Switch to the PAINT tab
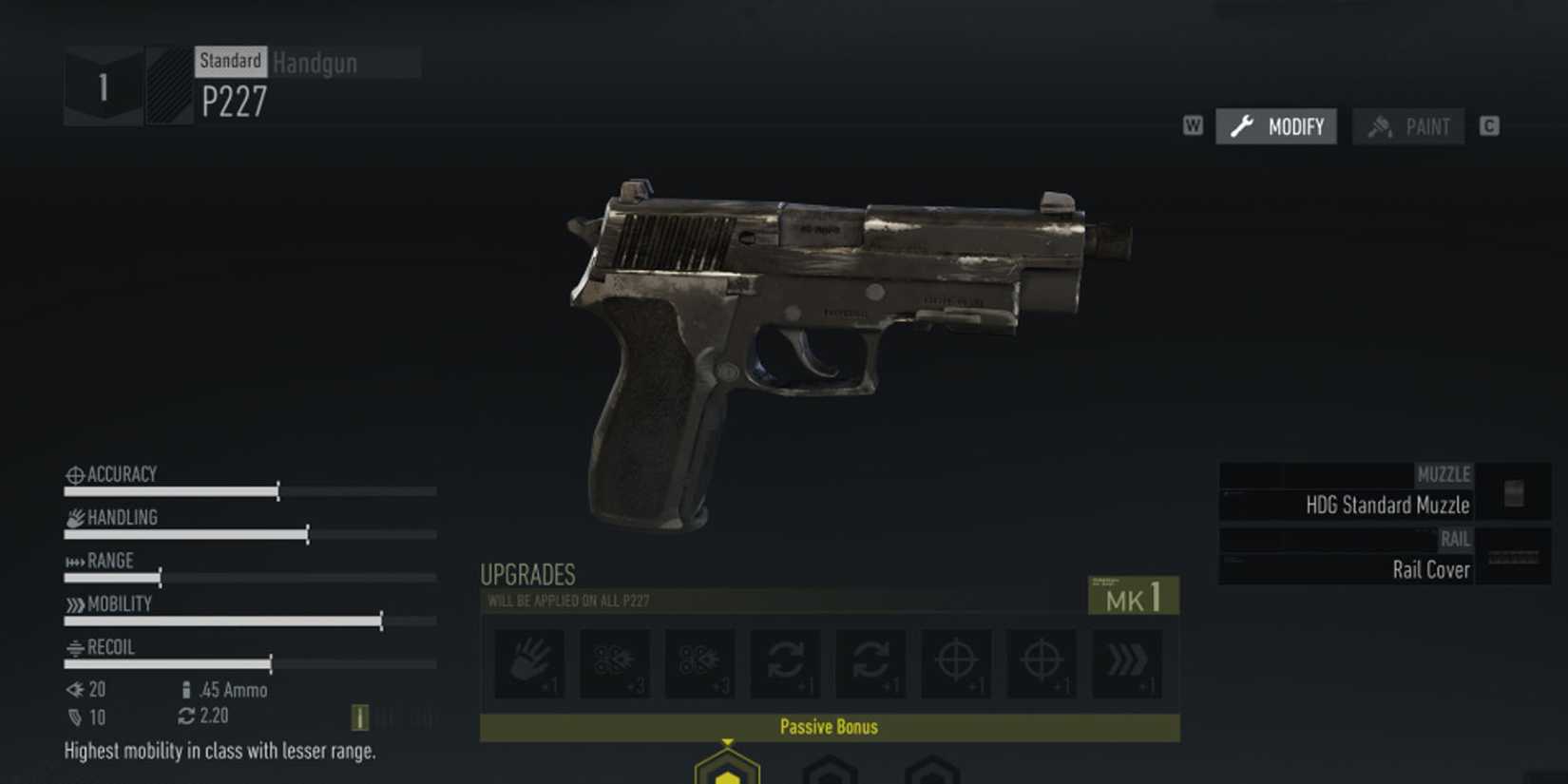 coord(1408,125)
